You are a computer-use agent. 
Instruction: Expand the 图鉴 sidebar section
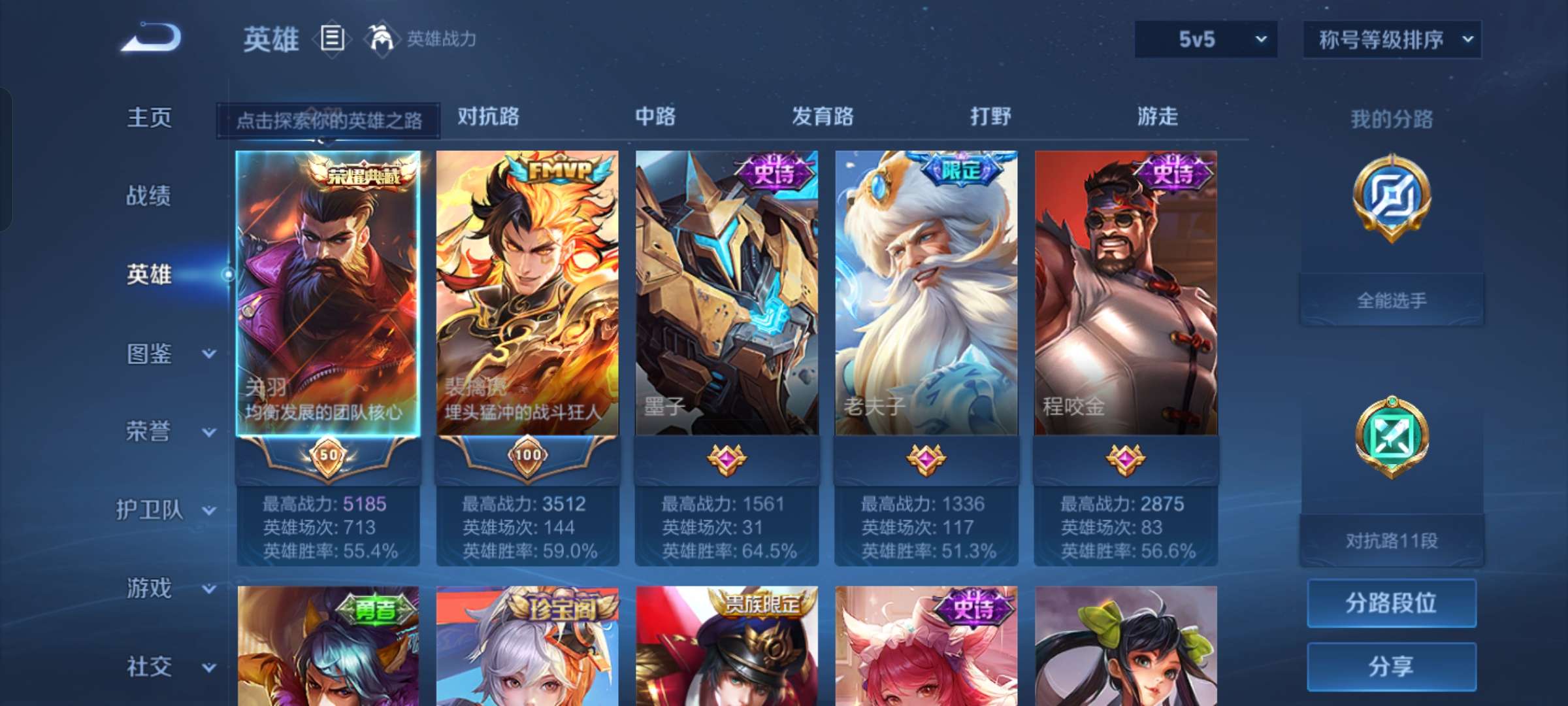(x=150, y=353)
